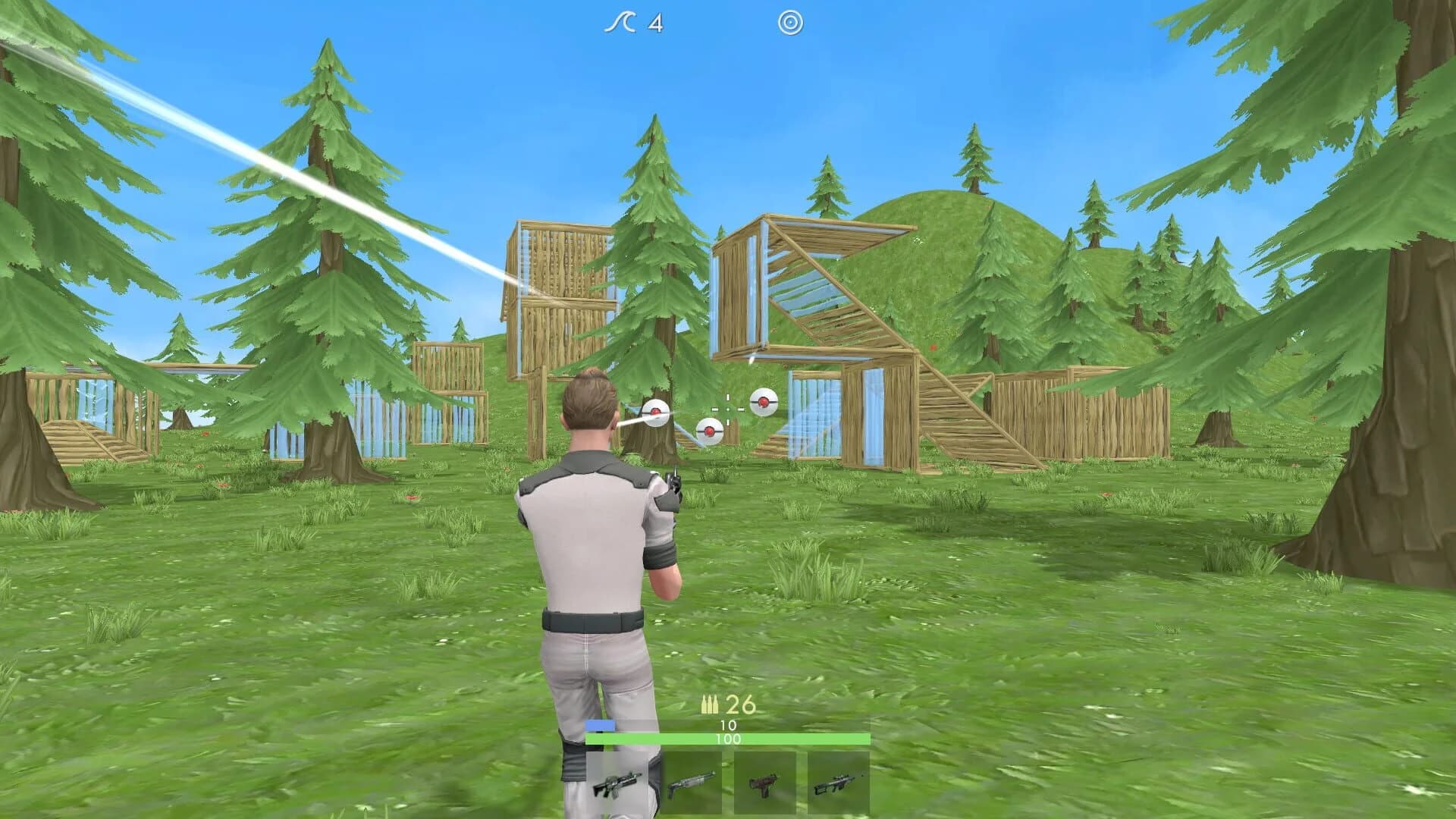The image size is (1456, 819).
Task: Click the bullet ammo icon beside 26
Action: pos(711,704)
